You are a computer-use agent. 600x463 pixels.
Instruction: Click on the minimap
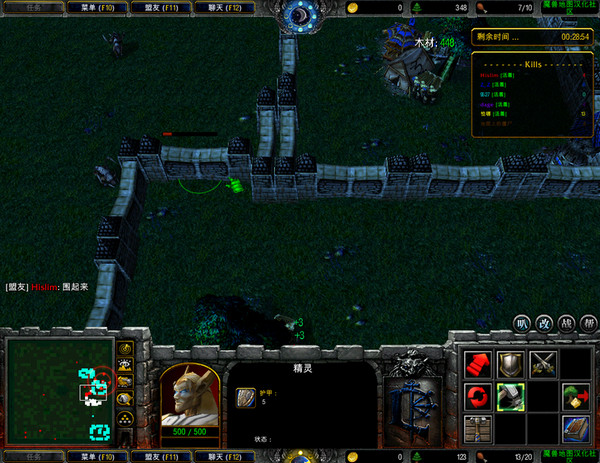pyautogui.click(x=58, y=391)
